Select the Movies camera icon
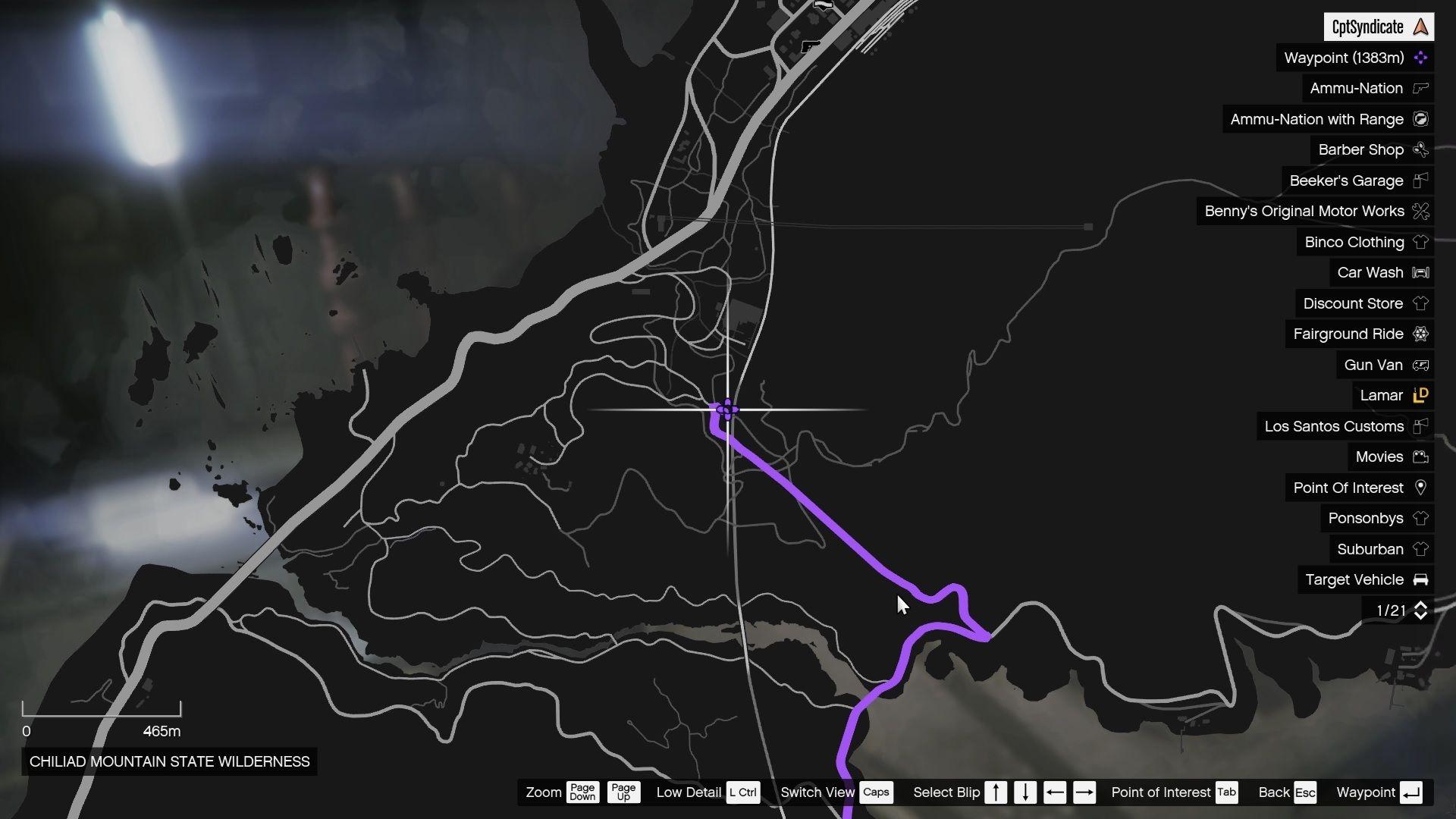This screenshot has width=1456, height=819. click(1420, 457)
